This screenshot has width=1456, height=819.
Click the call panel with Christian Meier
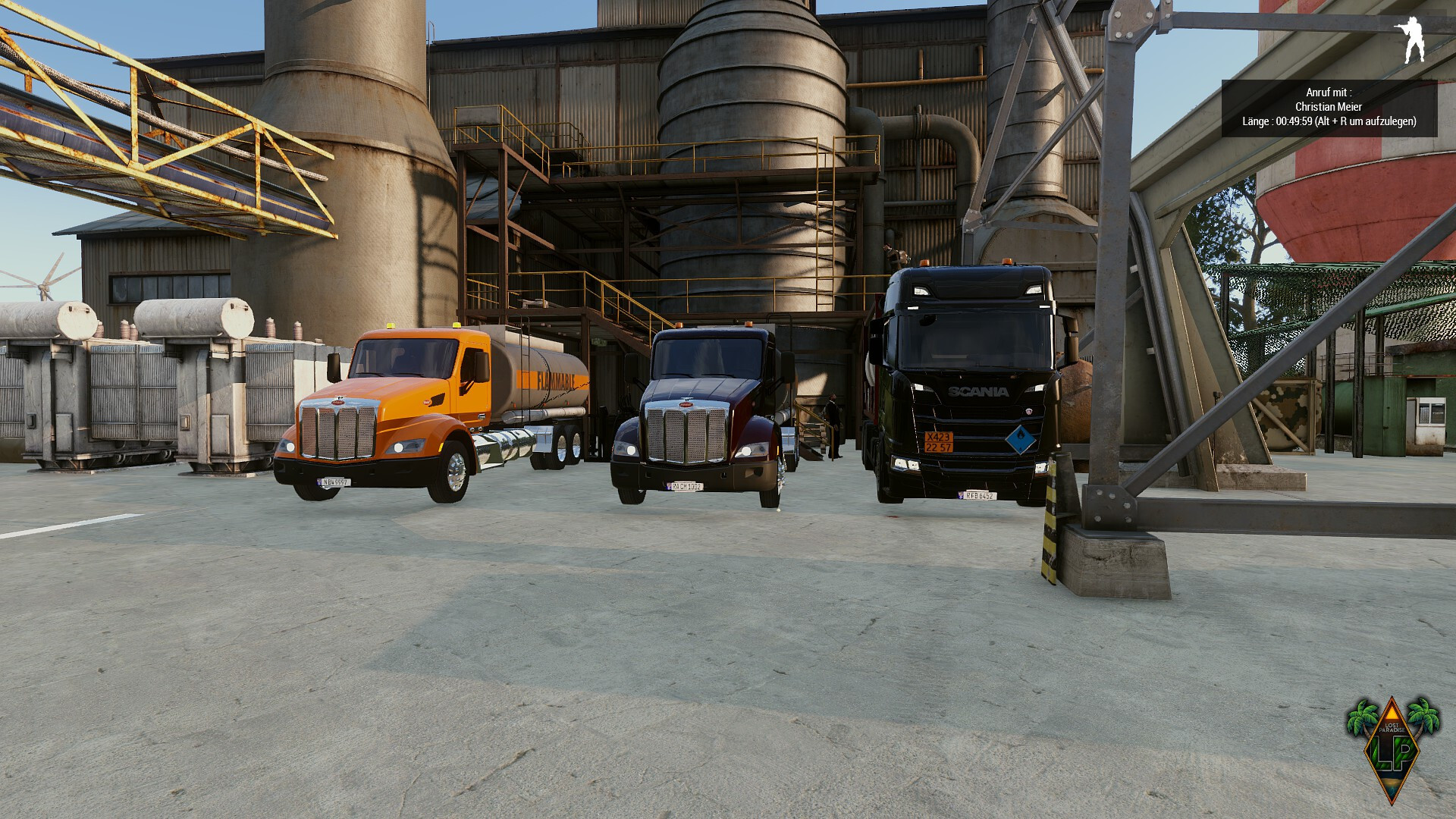pos(1329,108)
